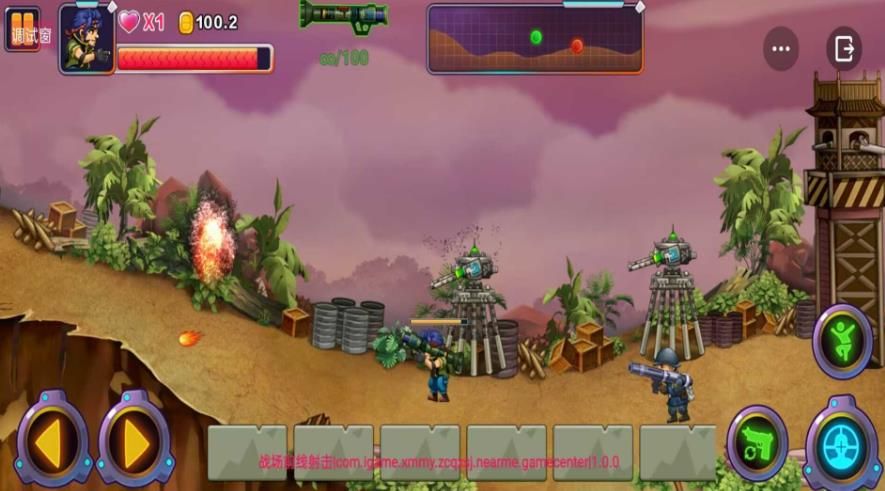Switch weapon with the green pistol button
Screen dimensions: 885x491
click(x=757, y=442)
